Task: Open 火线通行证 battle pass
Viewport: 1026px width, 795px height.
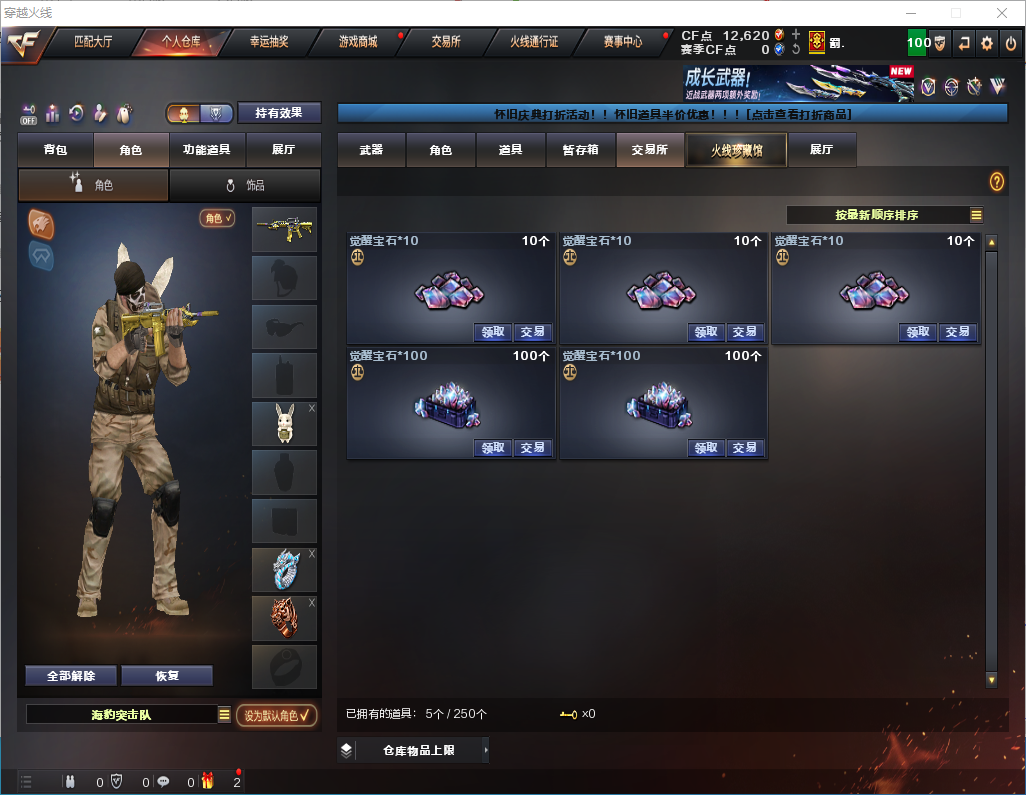Action: point(534,42)
